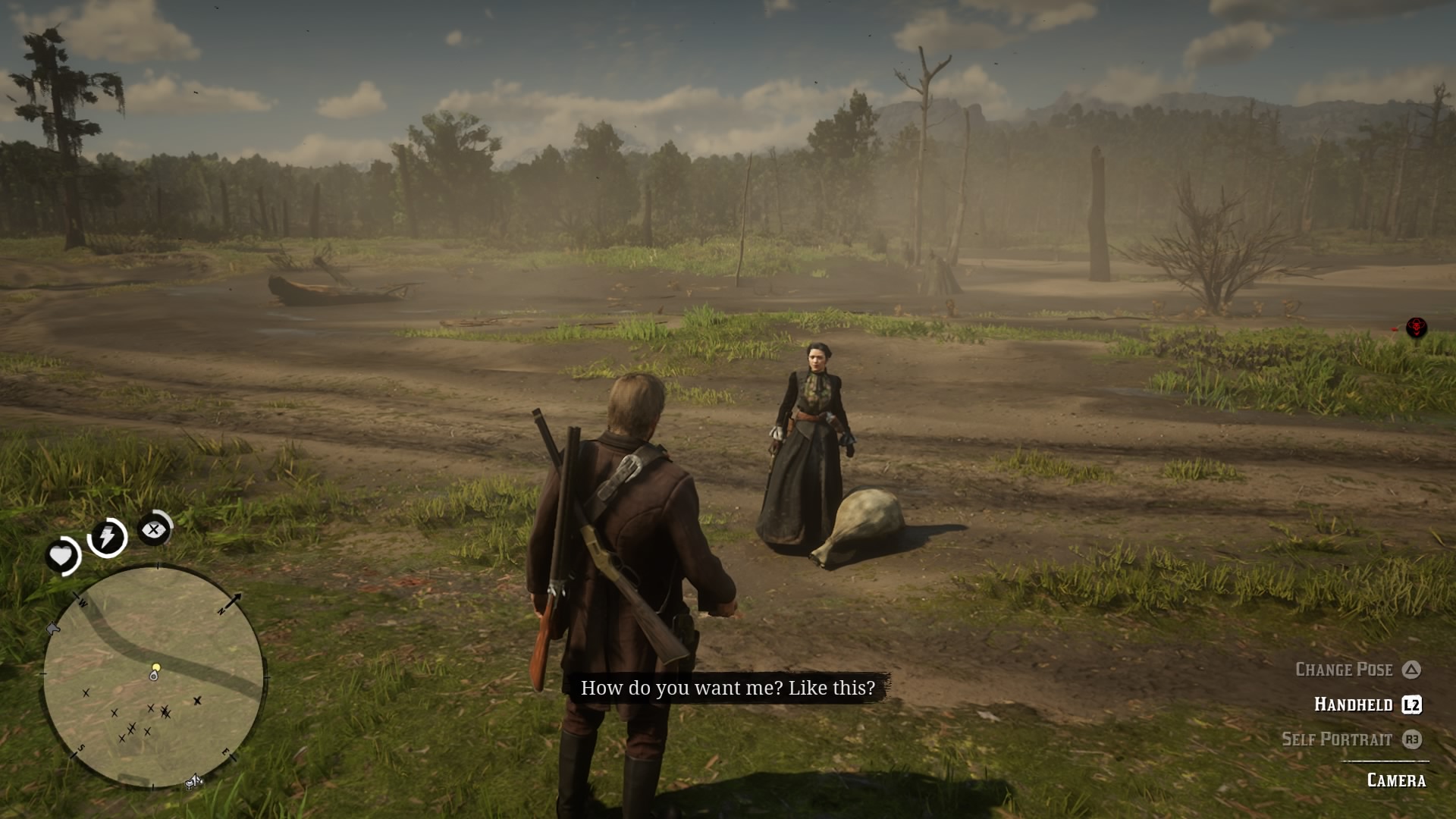Click the white player arrow at minimap center
This screenshot has width=1456, height=819.
(154, 676)
